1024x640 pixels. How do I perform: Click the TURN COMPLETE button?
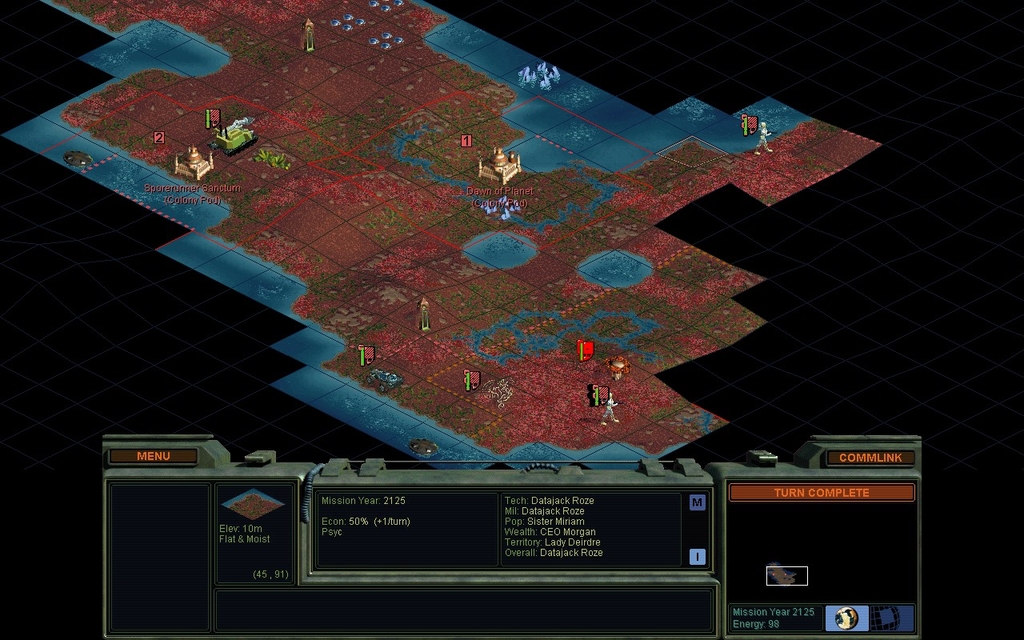coord(821,493)
